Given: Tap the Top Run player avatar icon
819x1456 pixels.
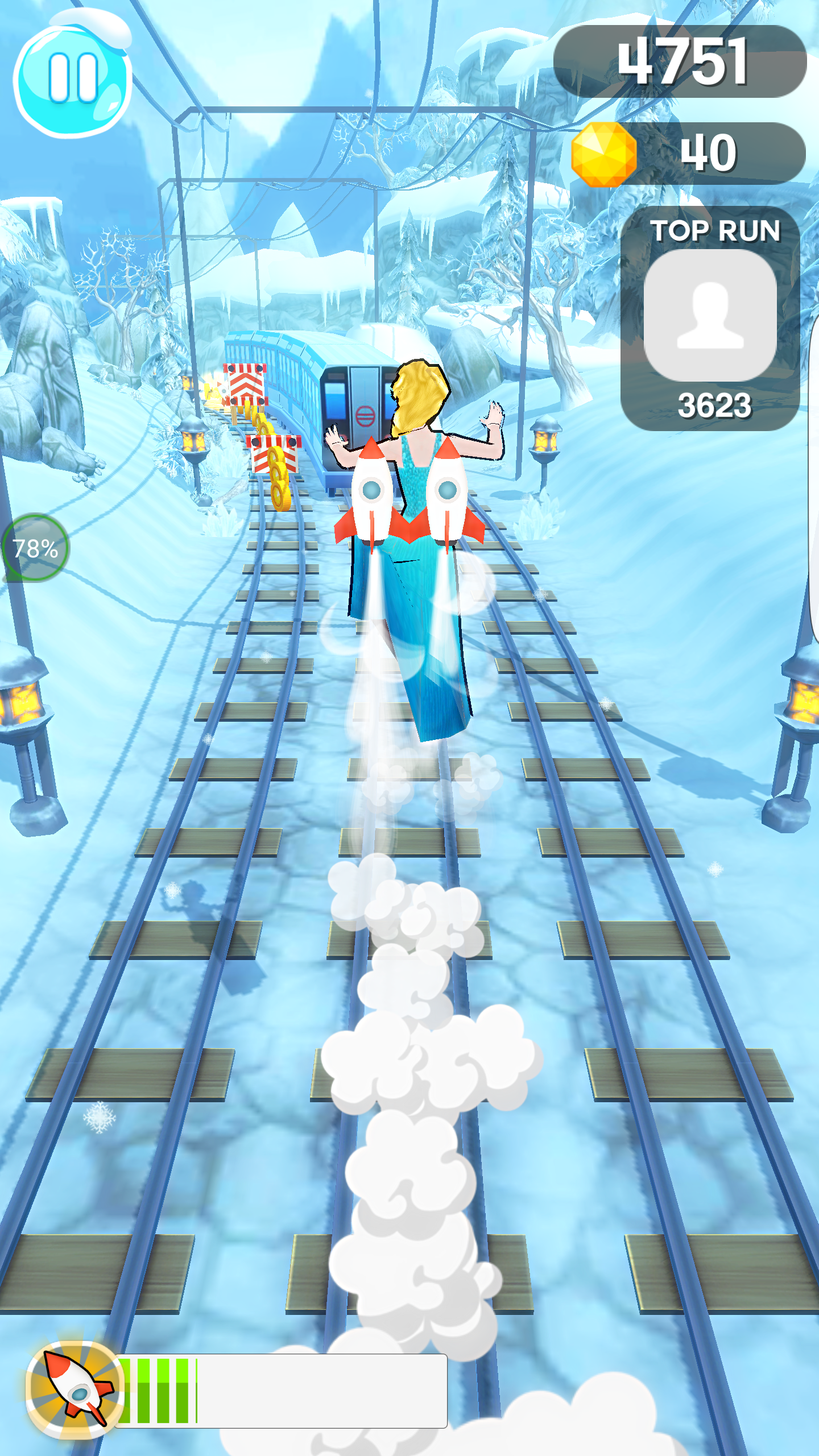Looking at the screenshot, I should point(713,316).
